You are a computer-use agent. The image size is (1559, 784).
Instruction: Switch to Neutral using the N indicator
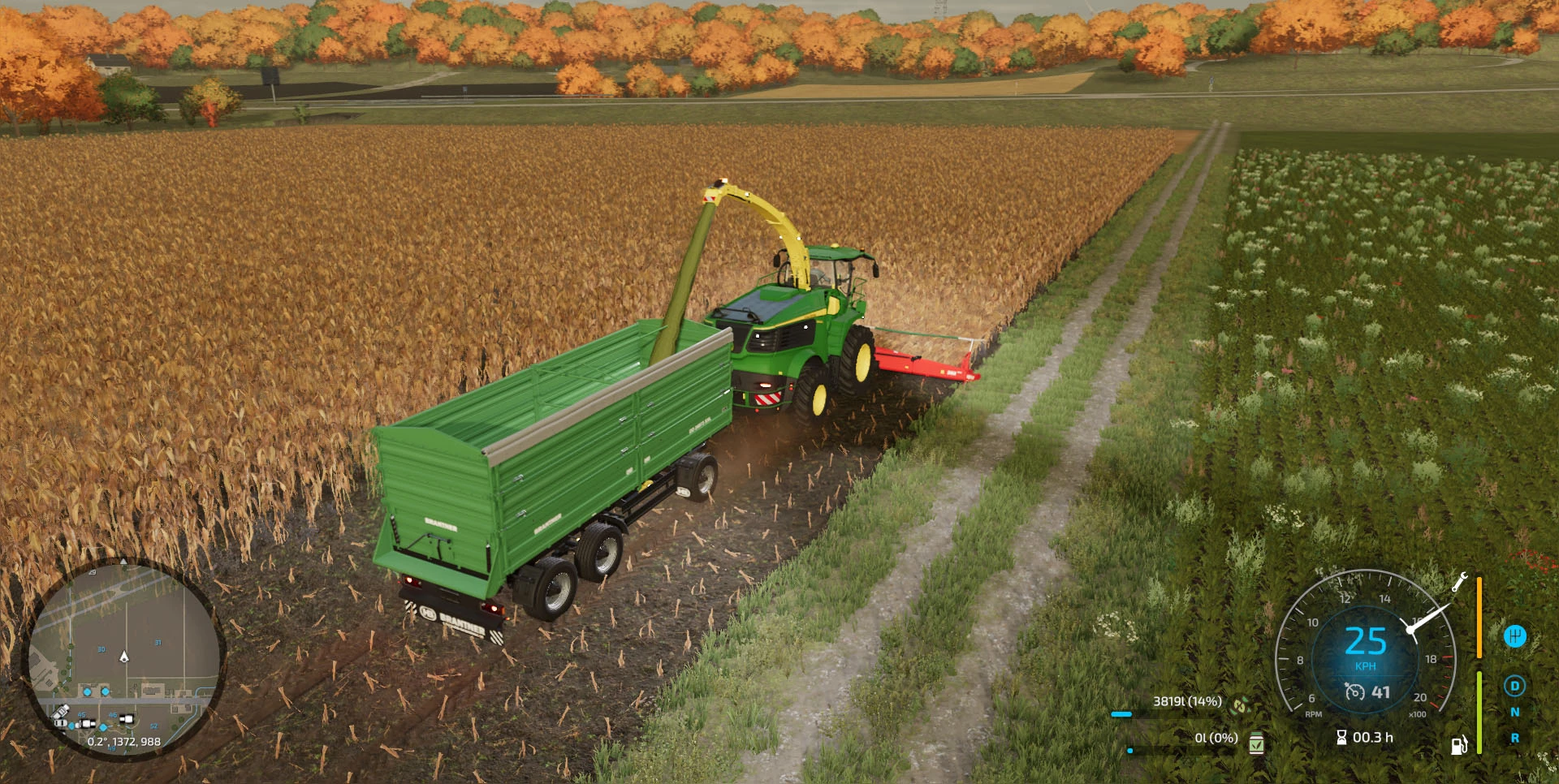tap(1516, 712)
